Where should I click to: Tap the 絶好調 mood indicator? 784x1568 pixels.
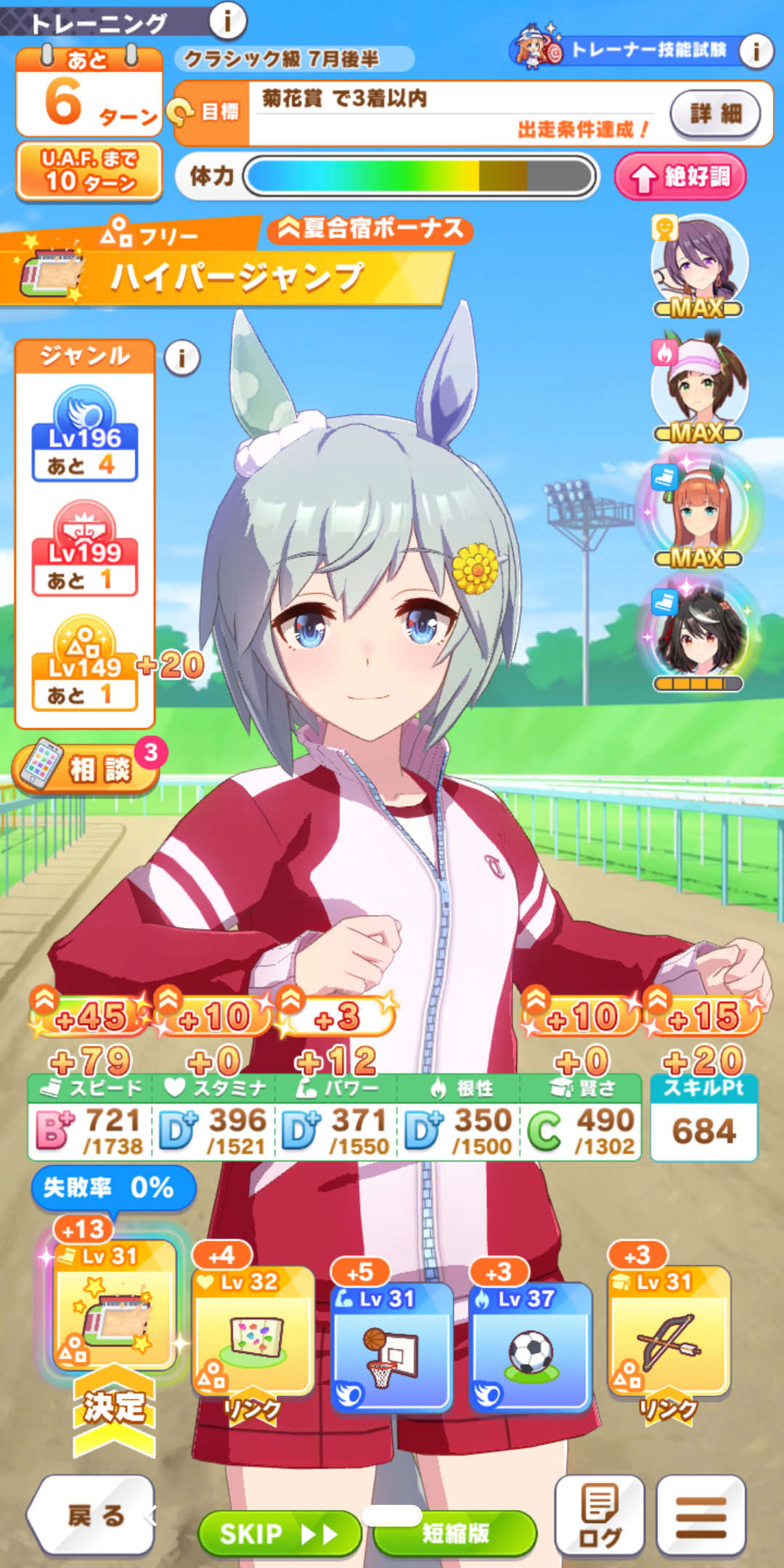point(680,176)
